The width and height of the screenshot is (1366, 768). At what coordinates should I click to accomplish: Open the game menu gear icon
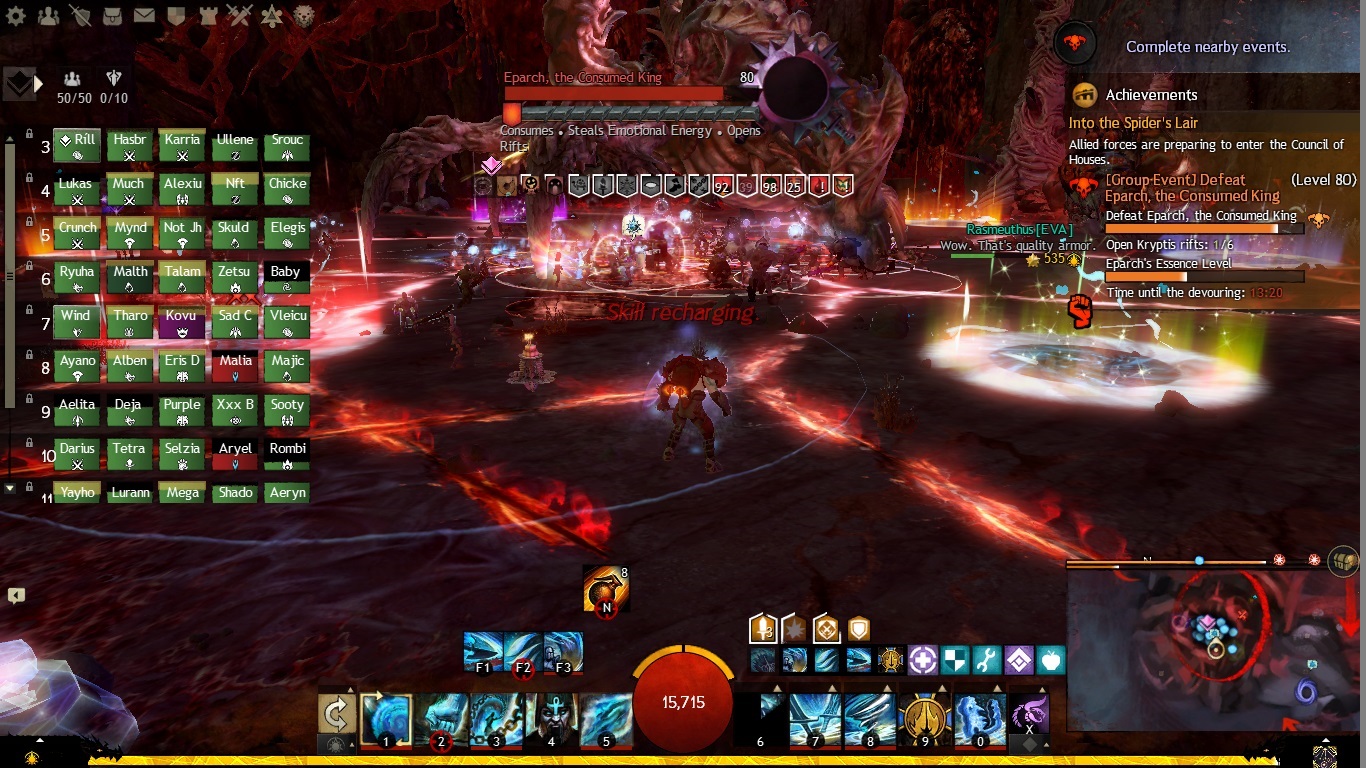16,16
